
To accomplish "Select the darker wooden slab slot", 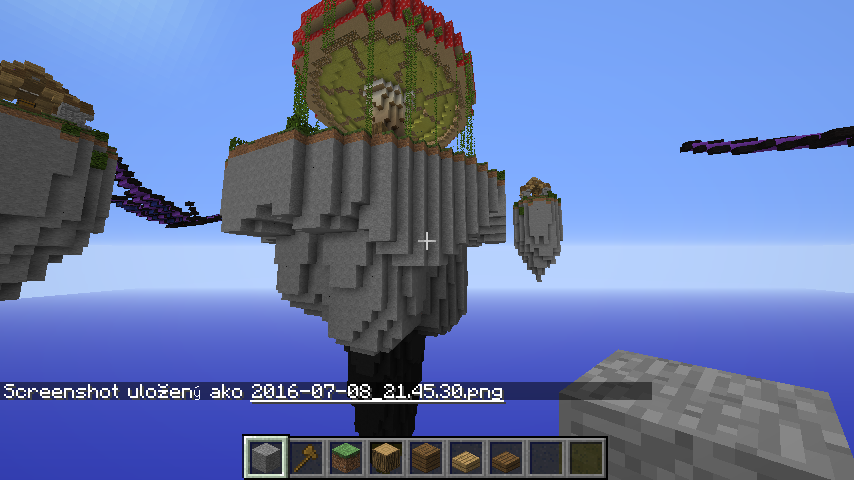I will point(506,458).
